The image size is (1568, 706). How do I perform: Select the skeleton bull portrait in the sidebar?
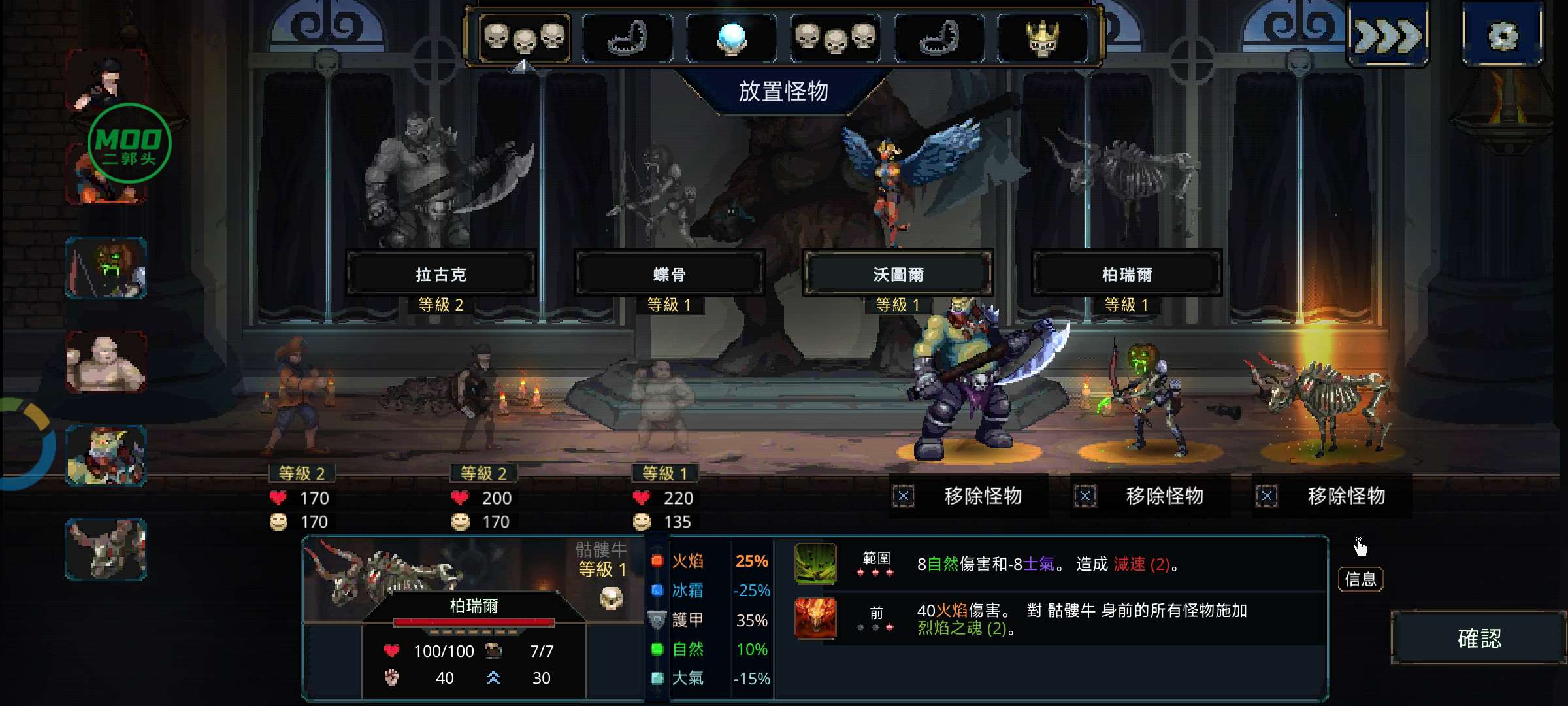click(x=106, y=549)
